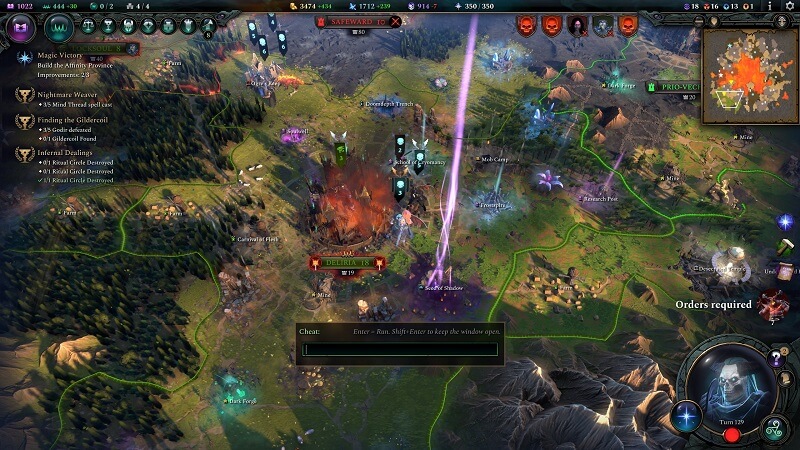Click into the Cheat text input box

coord(400,349)
